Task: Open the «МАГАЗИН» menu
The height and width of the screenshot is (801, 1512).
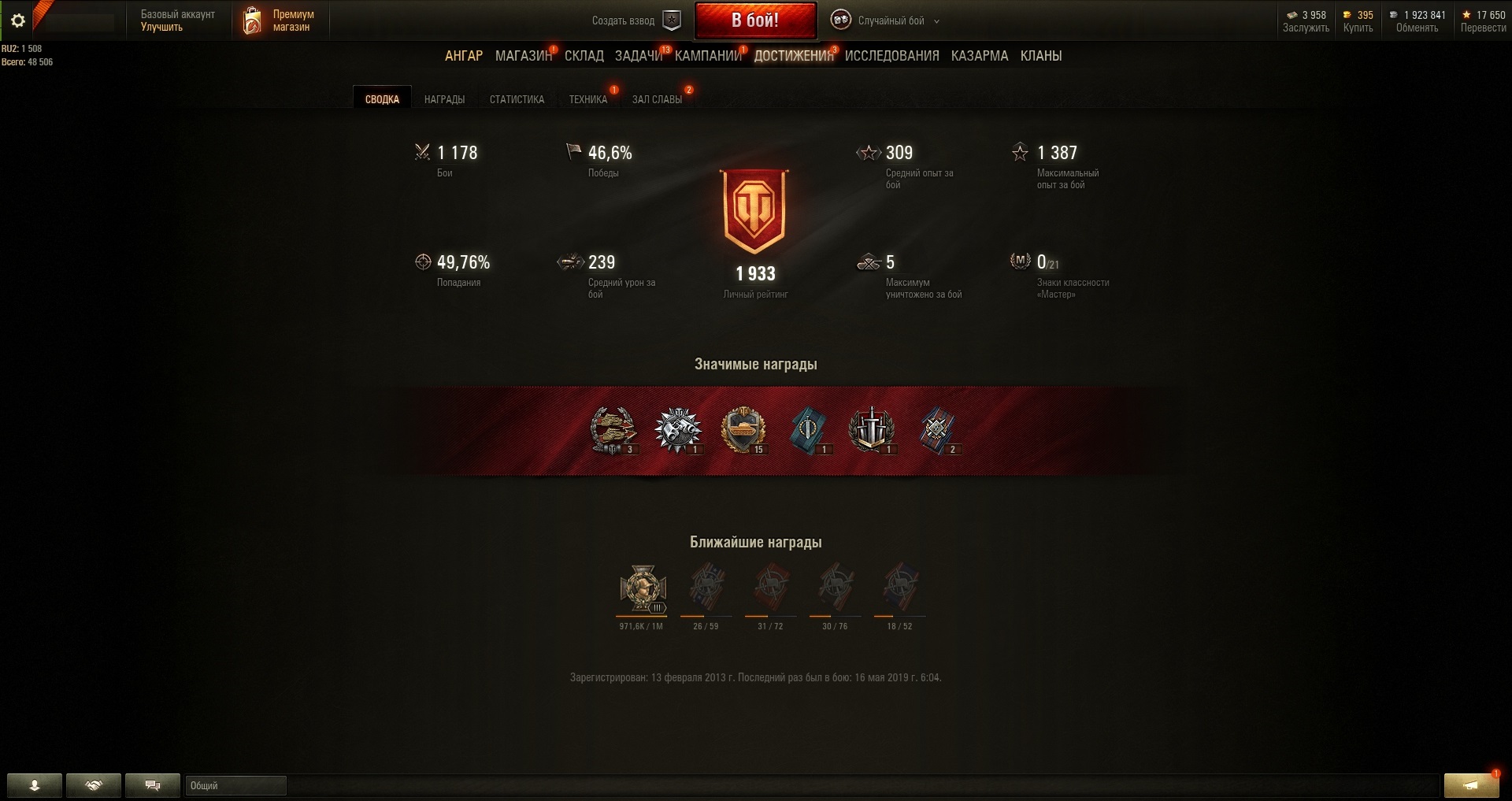Action: click(523, 56)
